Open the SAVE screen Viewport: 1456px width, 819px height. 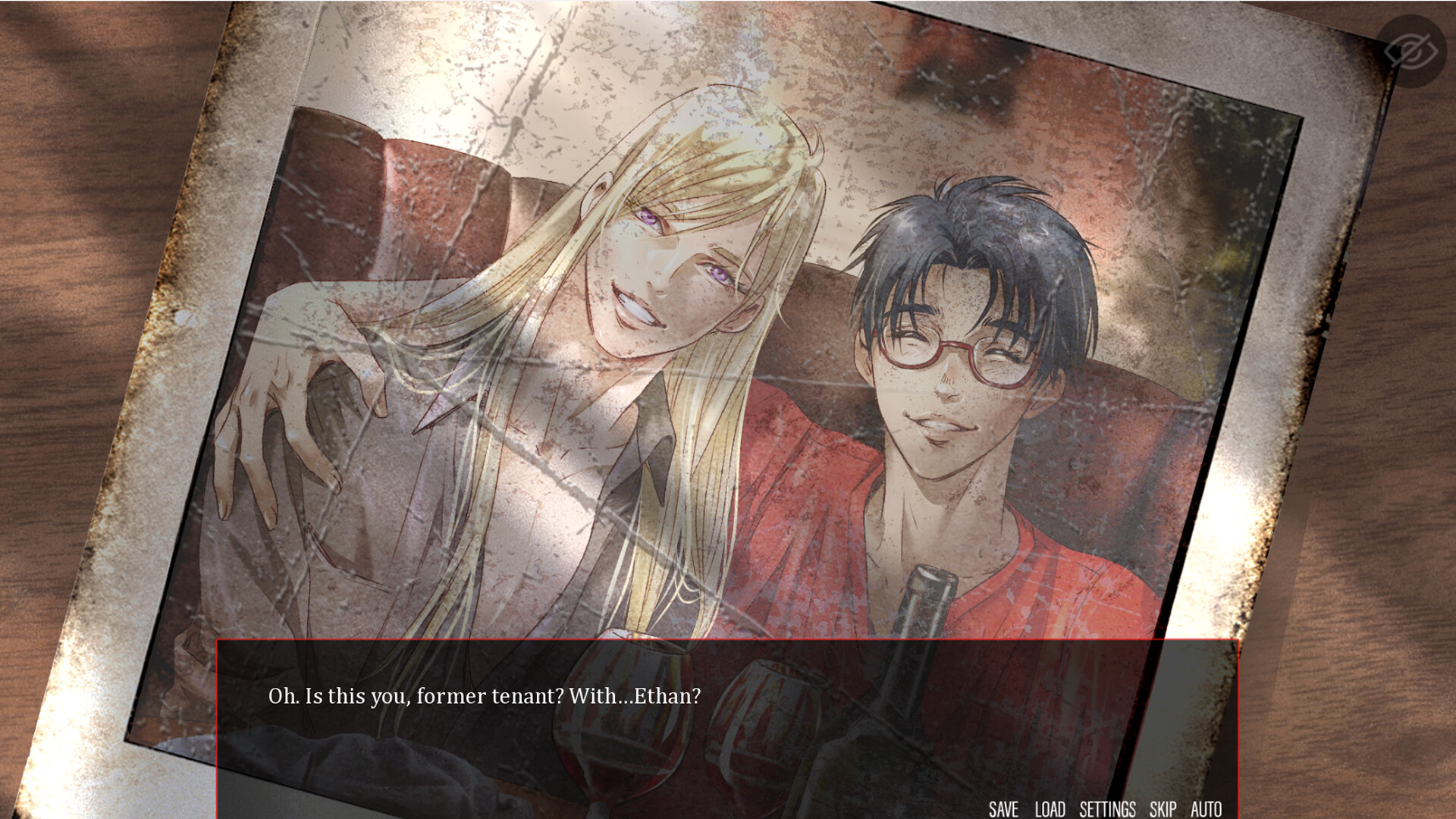coord(1005,809)
